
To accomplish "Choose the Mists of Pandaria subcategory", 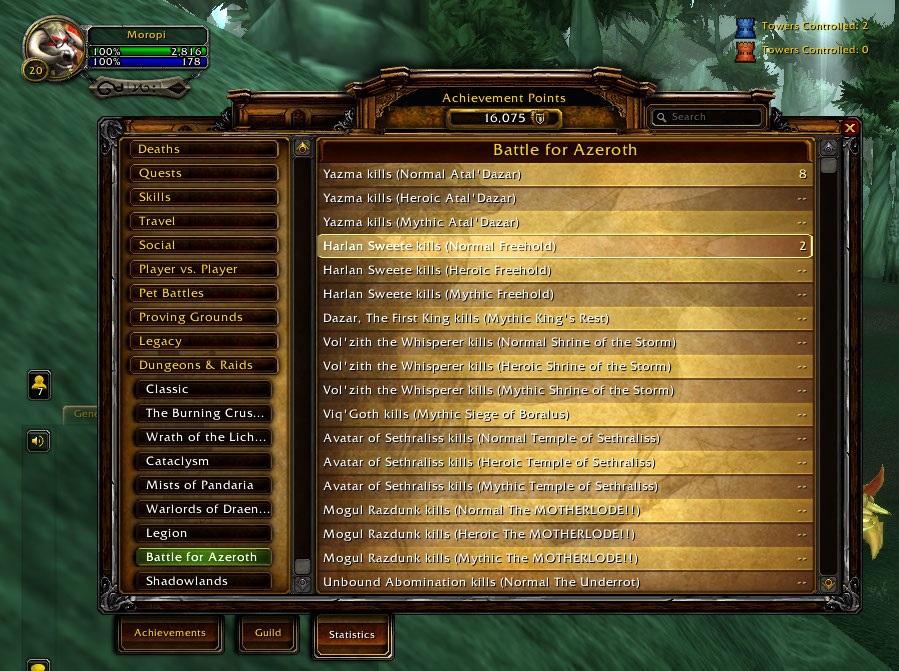I will [x=204, y=485].
